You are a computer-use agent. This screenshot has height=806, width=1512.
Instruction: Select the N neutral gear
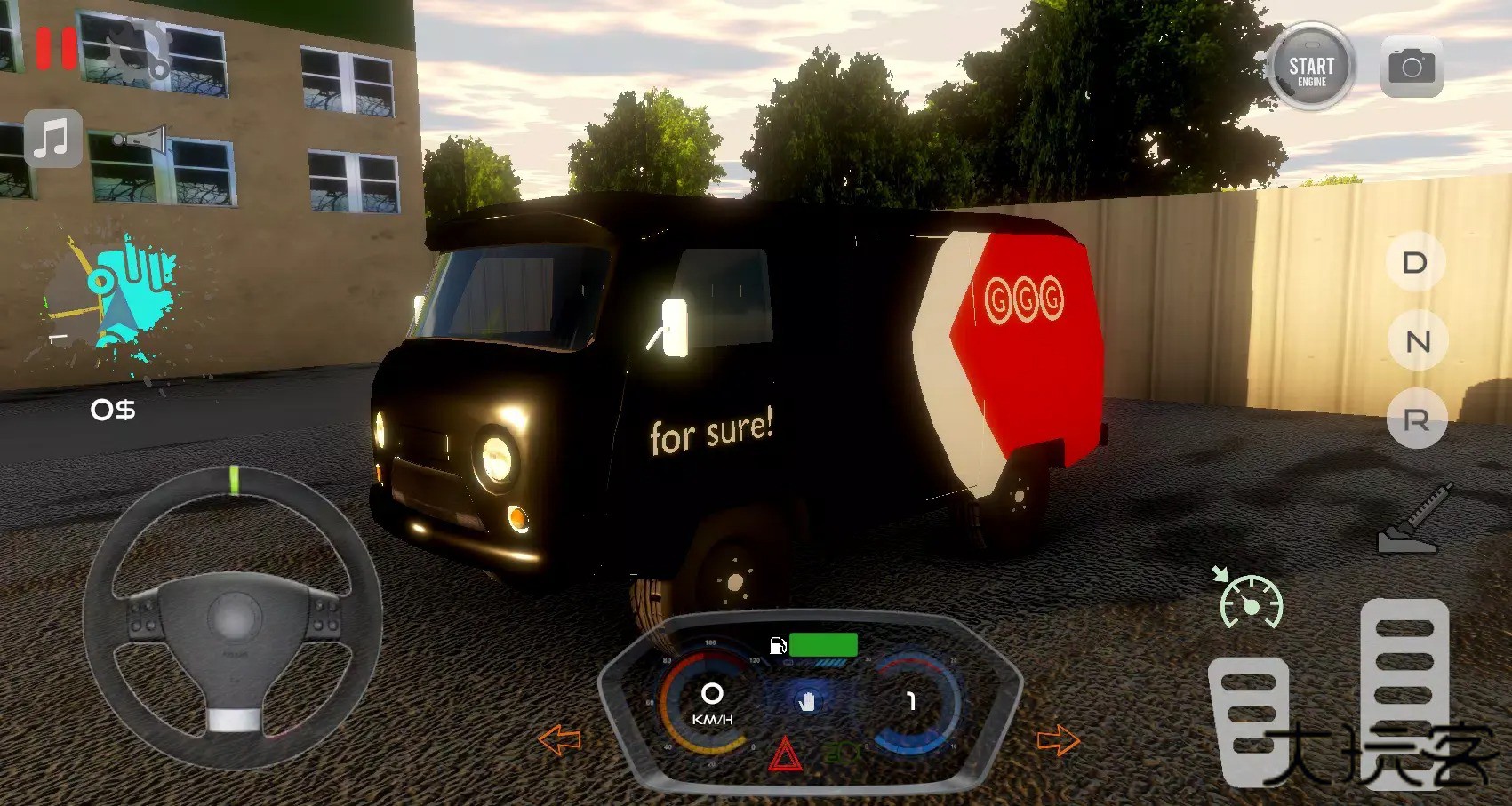tap(1417, 340)
